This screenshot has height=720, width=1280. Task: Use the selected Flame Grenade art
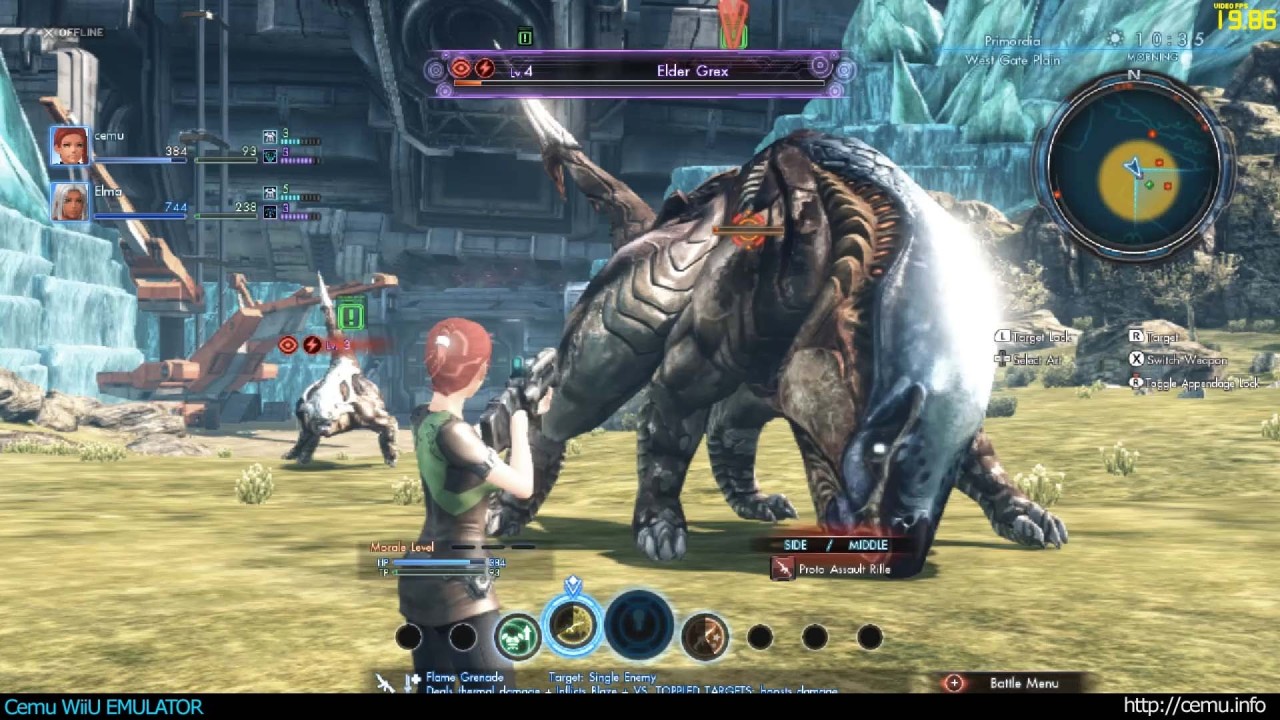point(573,627)
